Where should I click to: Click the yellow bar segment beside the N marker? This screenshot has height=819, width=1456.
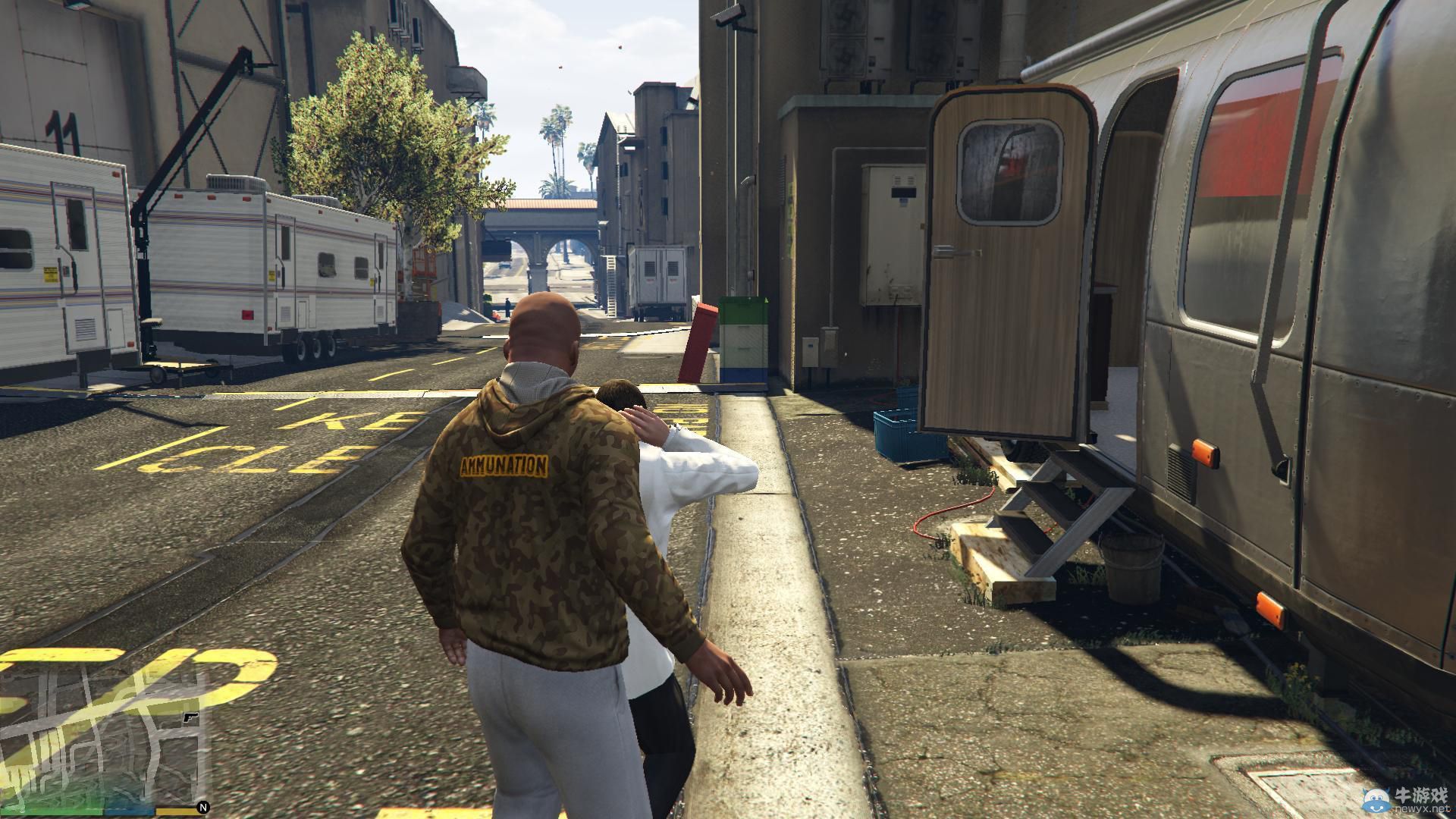[x=174, y=811]
